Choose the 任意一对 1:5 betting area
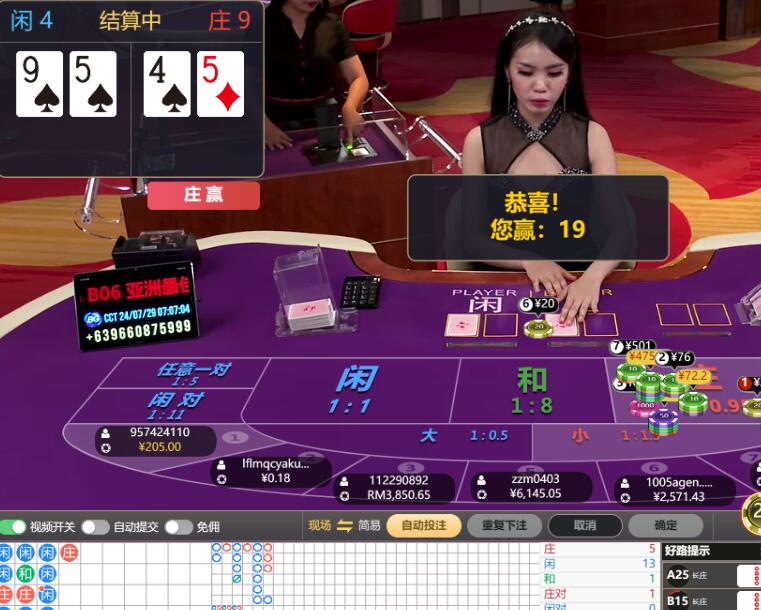Image resolution: width=761 pixels, height=610 pixels. (x=192, y=374)
